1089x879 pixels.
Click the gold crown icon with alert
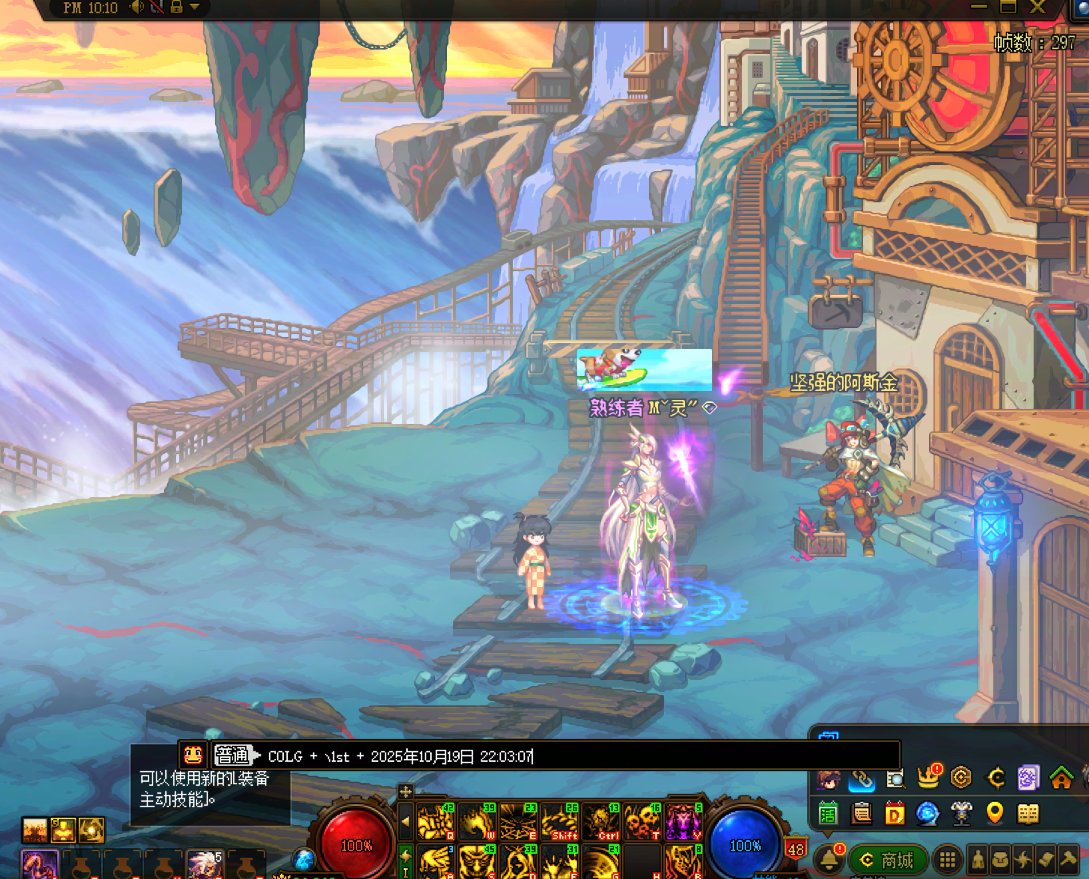(929, 777)
